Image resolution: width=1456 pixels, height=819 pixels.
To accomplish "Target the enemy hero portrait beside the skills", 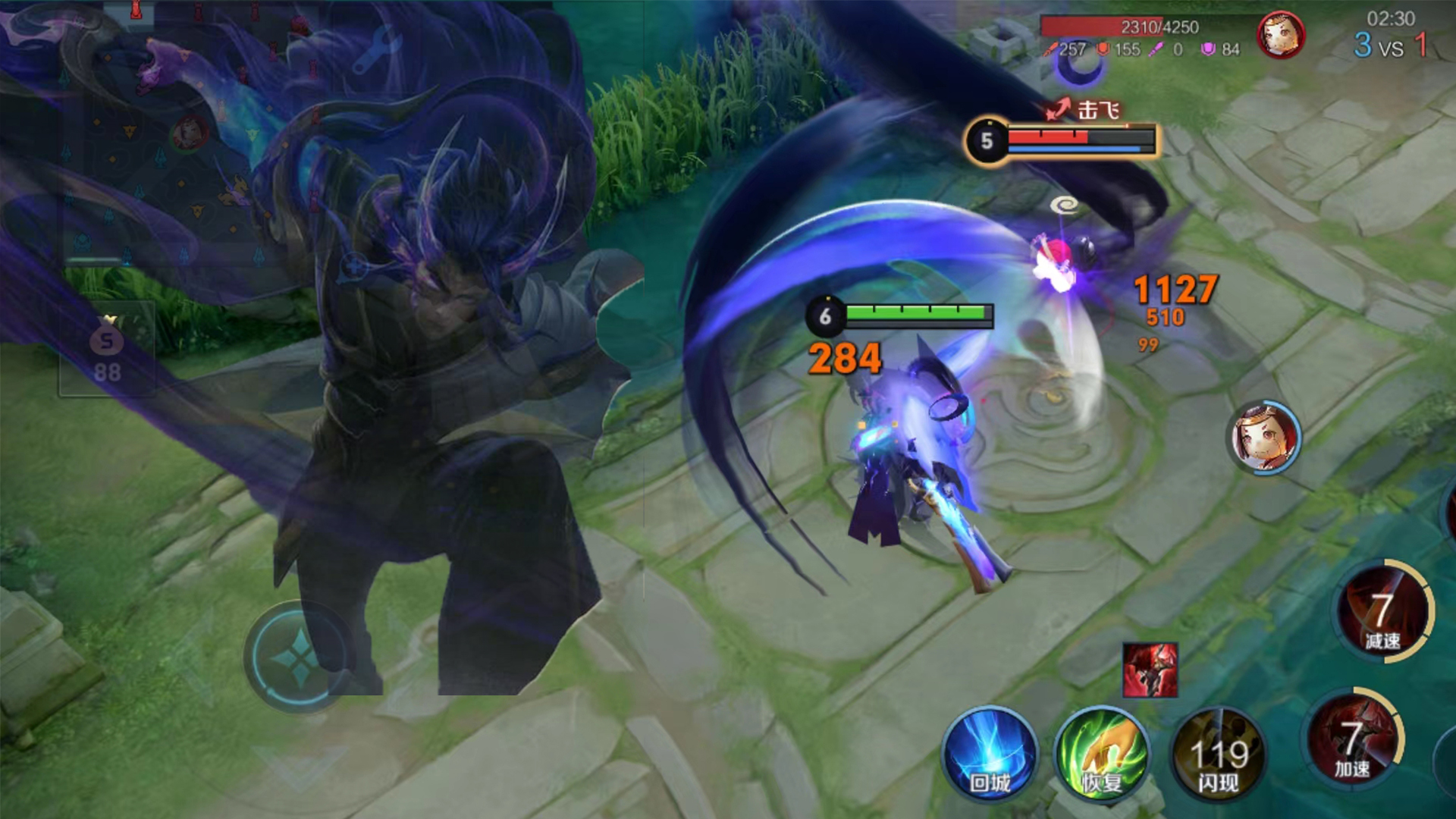I will click(x=1263, y=438).
